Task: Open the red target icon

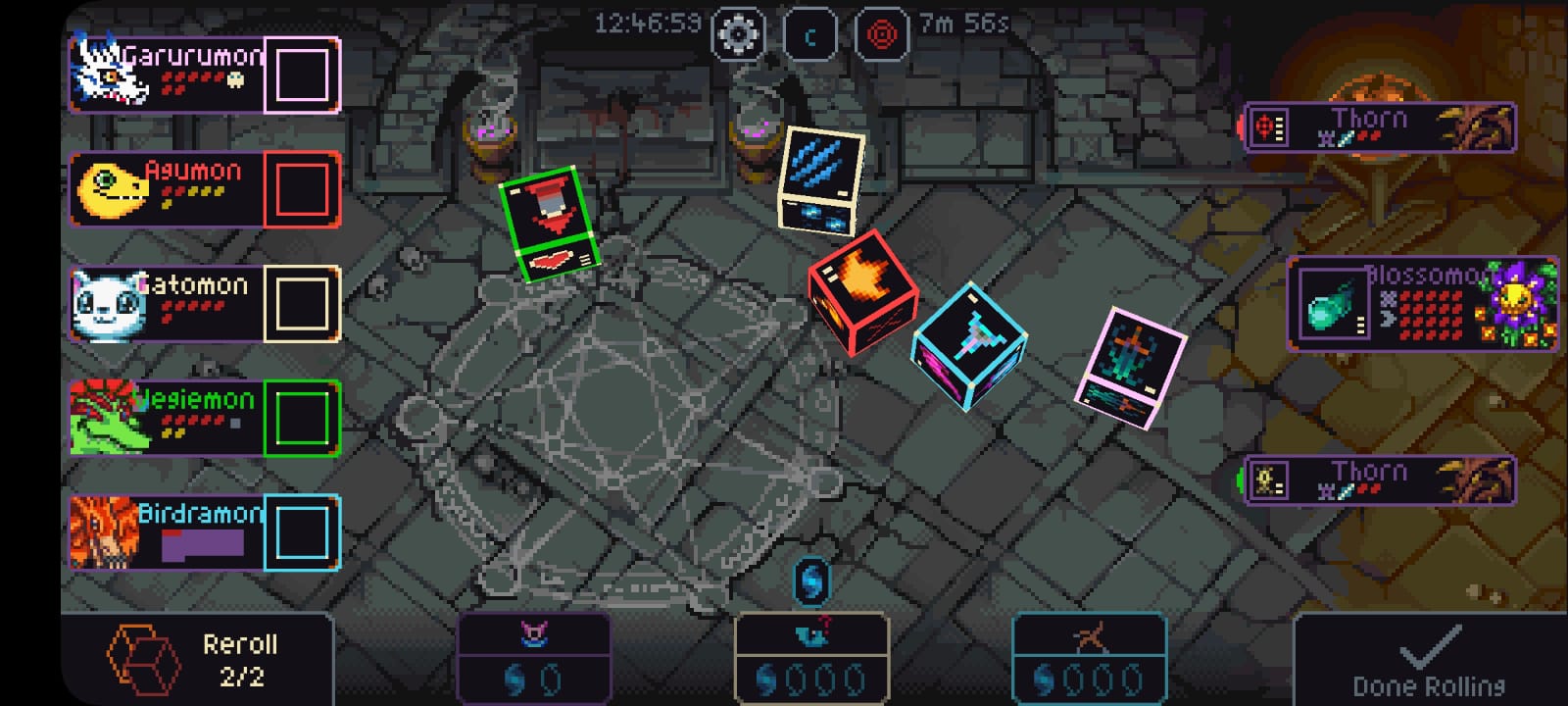Action: pyautogui.click(x=882, y=35)
